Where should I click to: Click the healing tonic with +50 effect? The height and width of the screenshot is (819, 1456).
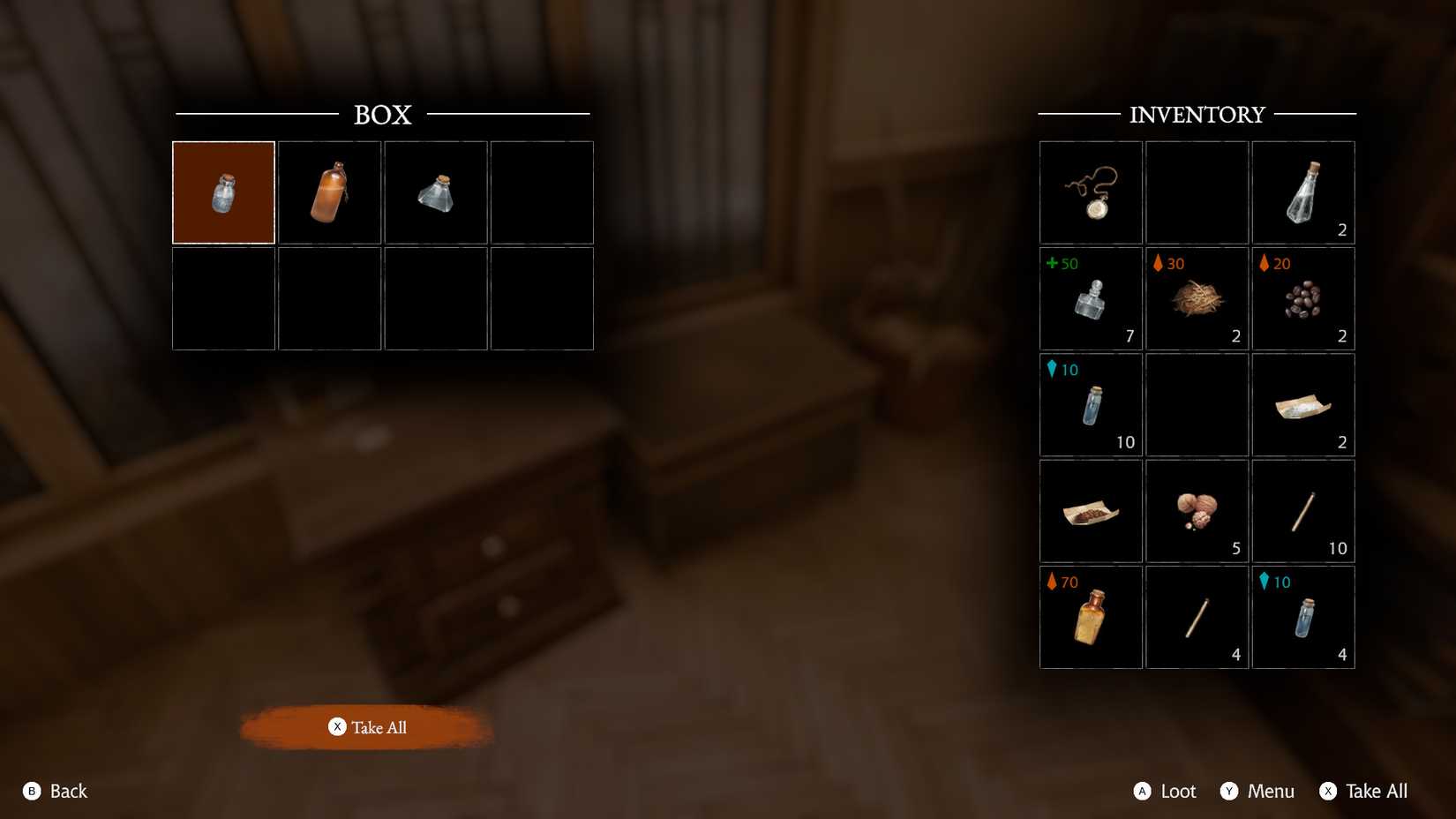1091,298
